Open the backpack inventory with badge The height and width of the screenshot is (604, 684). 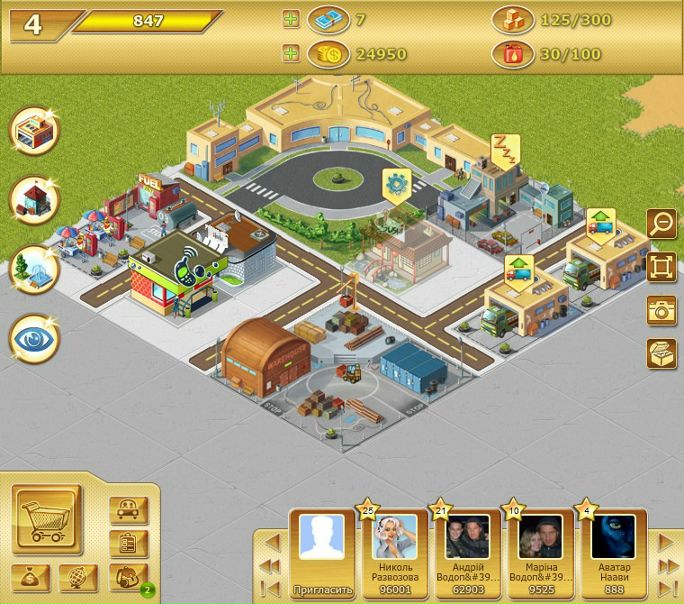pyautogui.click(x=129, y=577)
